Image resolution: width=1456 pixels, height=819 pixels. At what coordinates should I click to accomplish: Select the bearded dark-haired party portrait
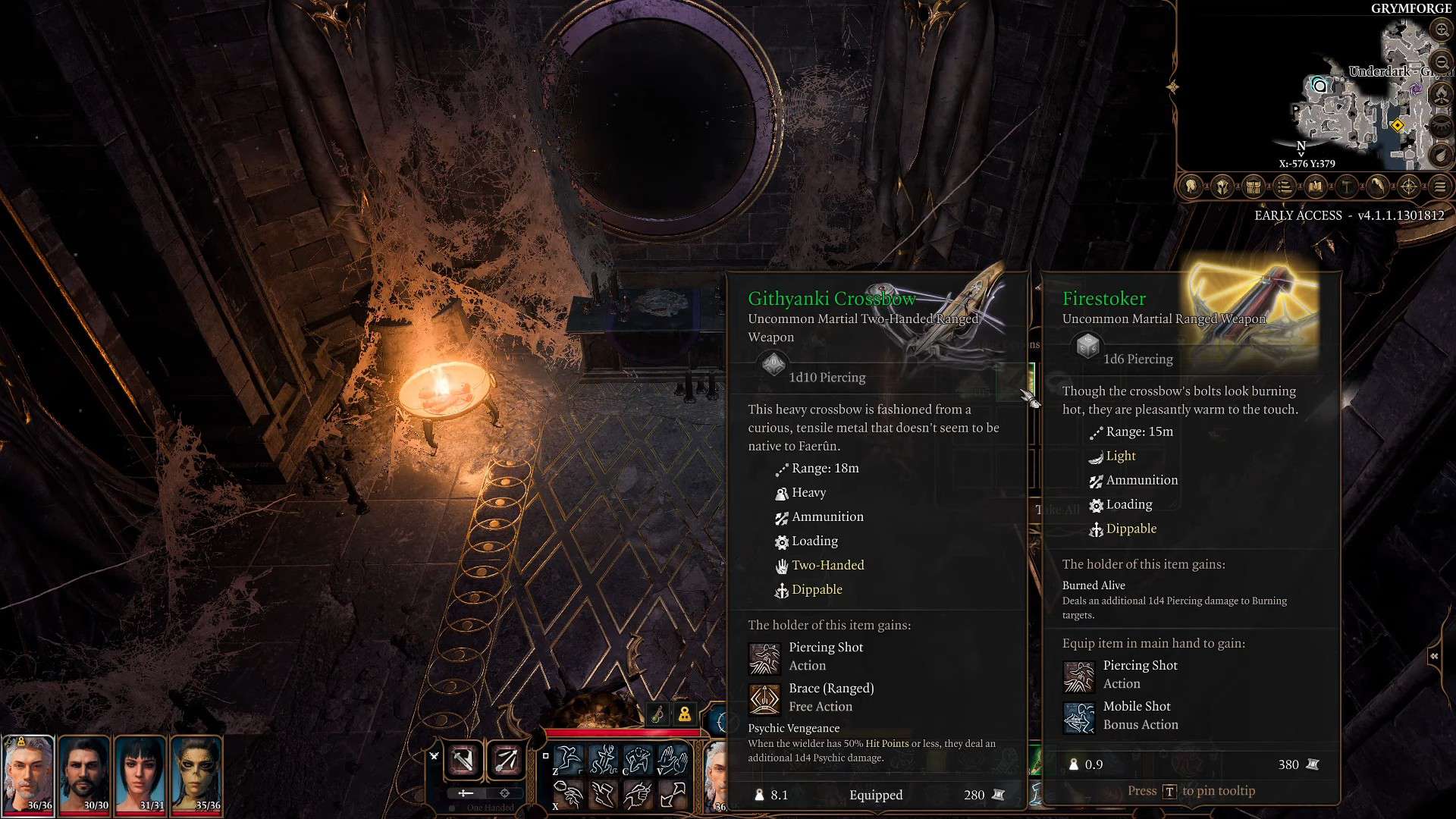[x=85, y=773]
